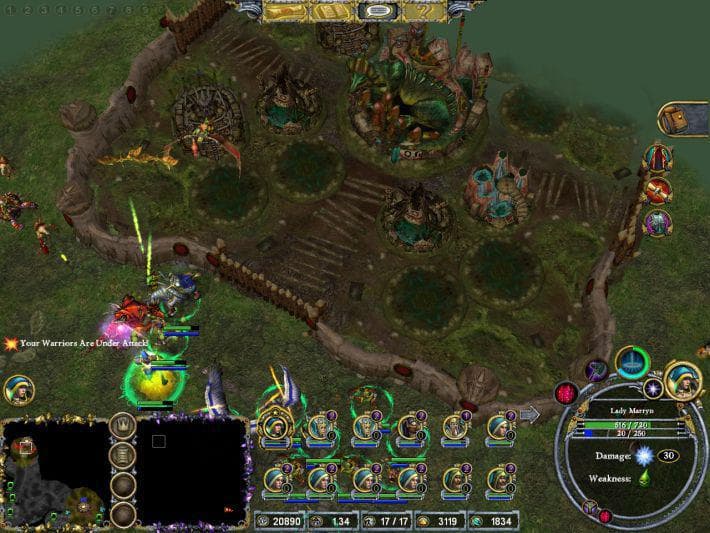Select Lady Marryn's portrait in status ring

[x=679, y=382]
